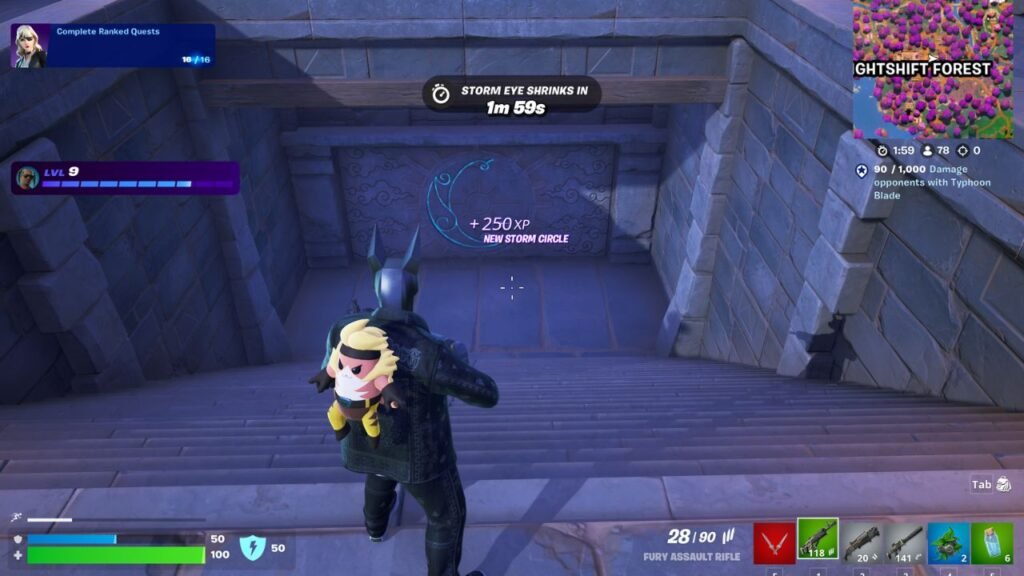The image size is (1024, 576).
Task: Click the LVL 9 progress banner
Action: click(125, 178)
